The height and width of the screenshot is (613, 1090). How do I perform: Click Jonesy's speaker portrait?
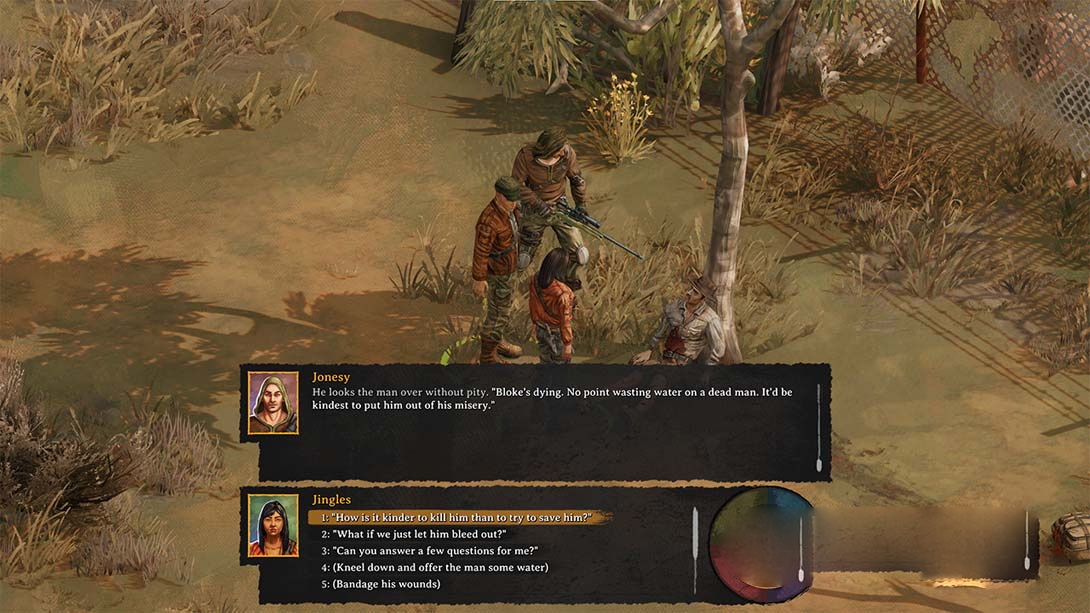pyautogui.click(x=273, y=403)
